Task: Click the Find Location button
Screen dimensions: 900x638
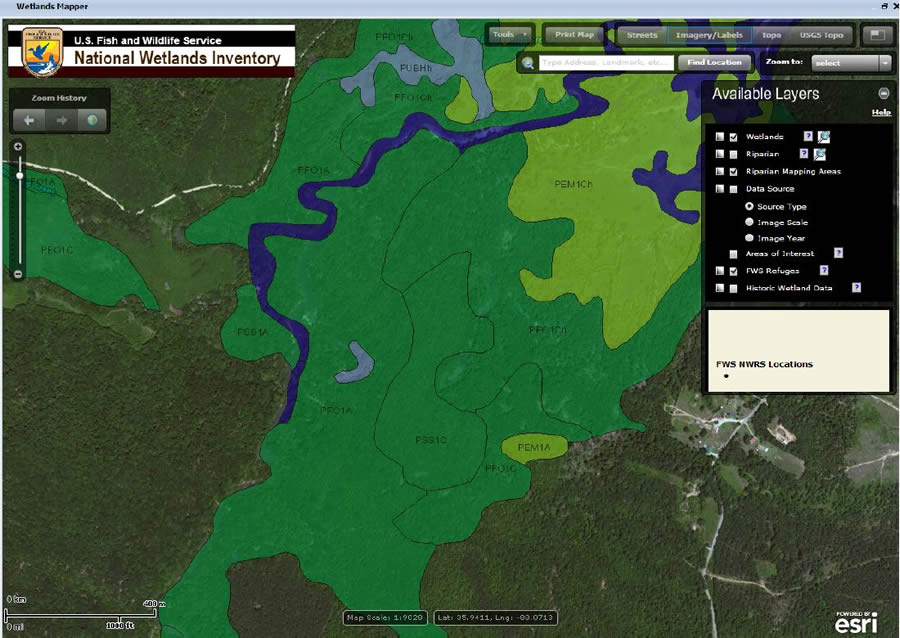Action: pos(716,62)
